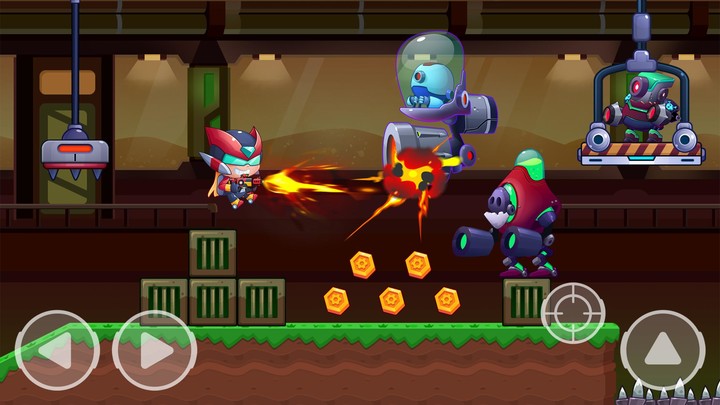Fire weapon with the crosshair button
This screenshot has height=405, width=720.
point(573,313)
